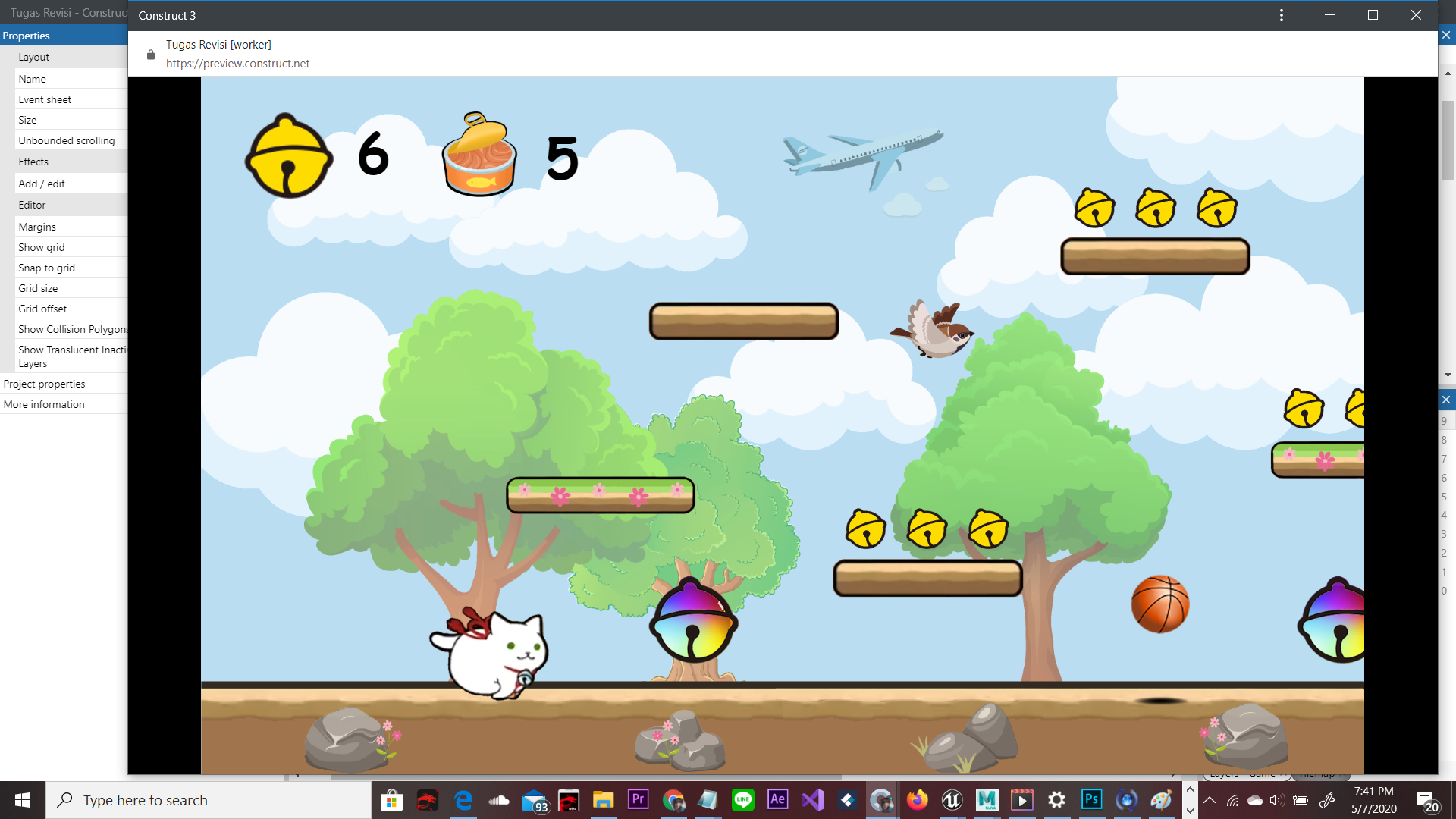Viewport: 1456px width, 819px height.
Task: Click Add / edit next to Effects
Action: [x=42, y=183]
